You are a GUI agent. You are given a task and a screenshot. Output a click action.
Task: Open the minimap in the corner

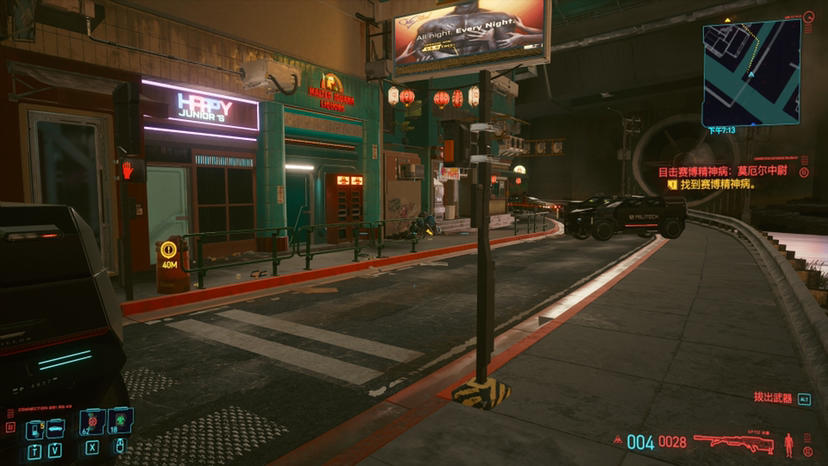[751, 72]
